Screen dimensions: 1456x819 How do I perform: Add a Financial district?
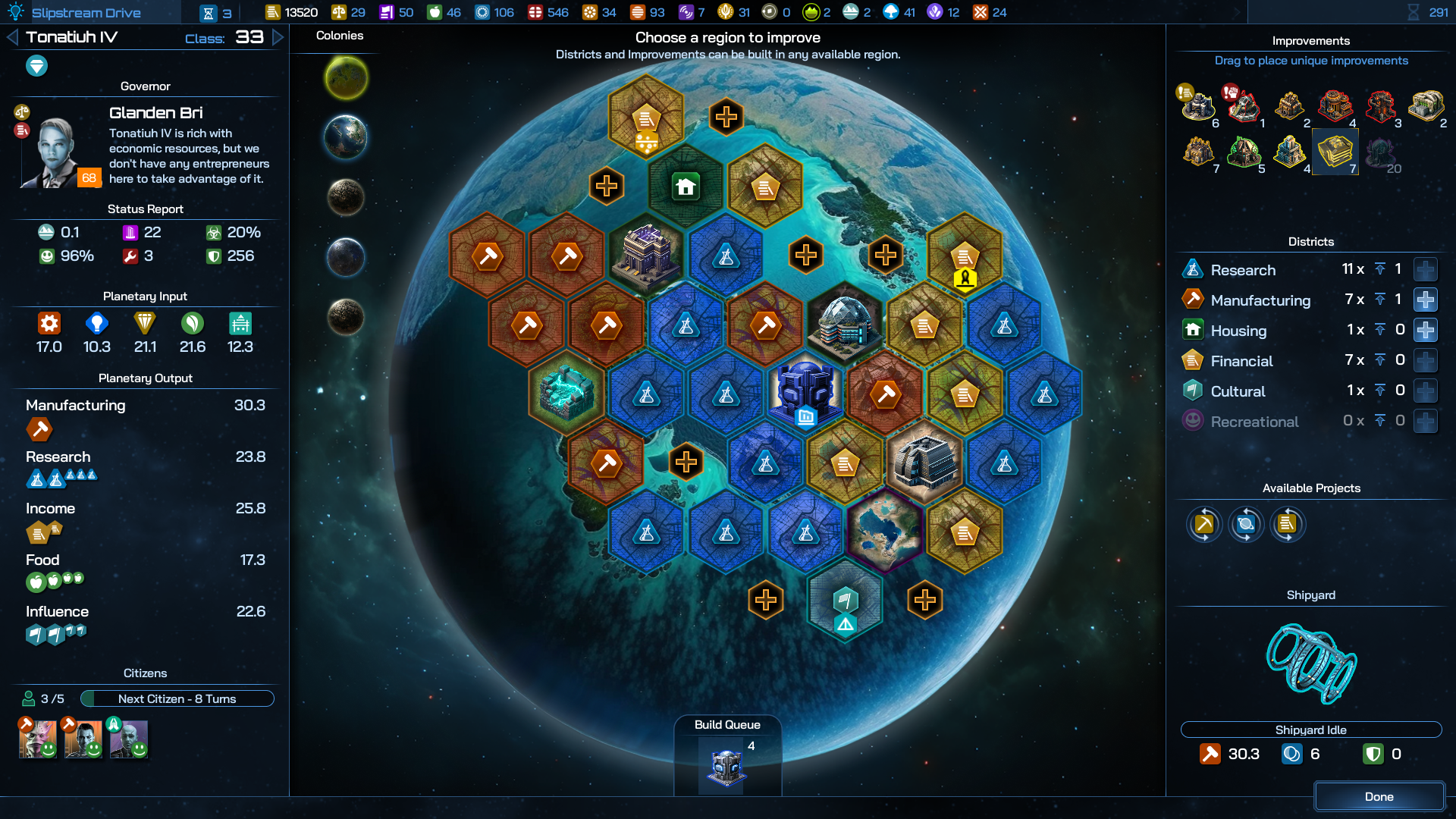tap(1425, 361)
